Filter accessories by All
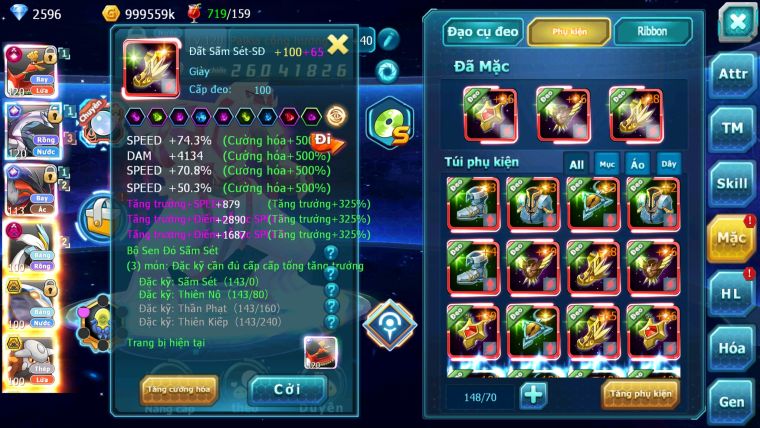 pos(577,164)
